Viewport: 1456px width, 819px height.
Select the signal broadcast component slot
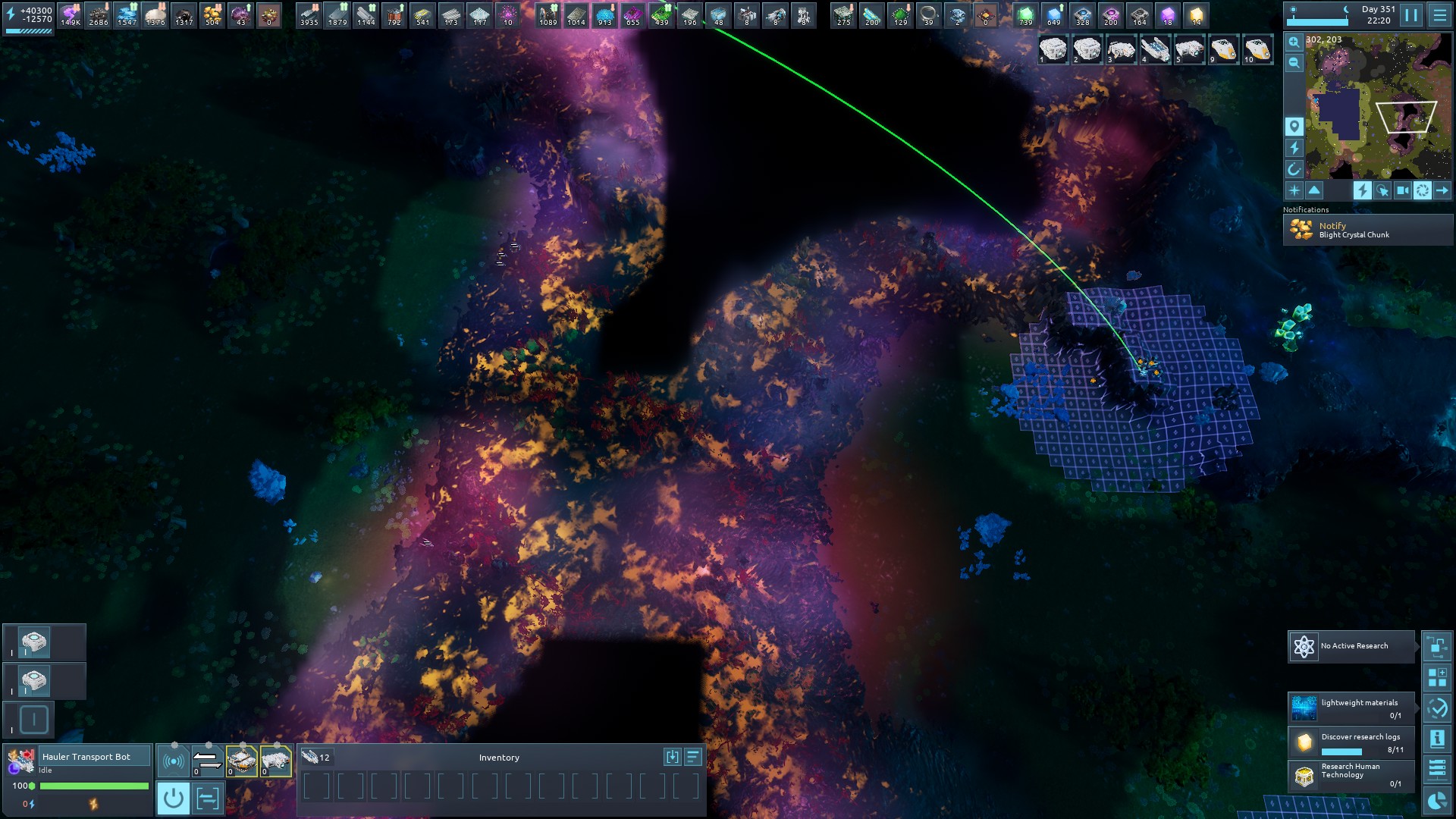[x=173, y=761]
